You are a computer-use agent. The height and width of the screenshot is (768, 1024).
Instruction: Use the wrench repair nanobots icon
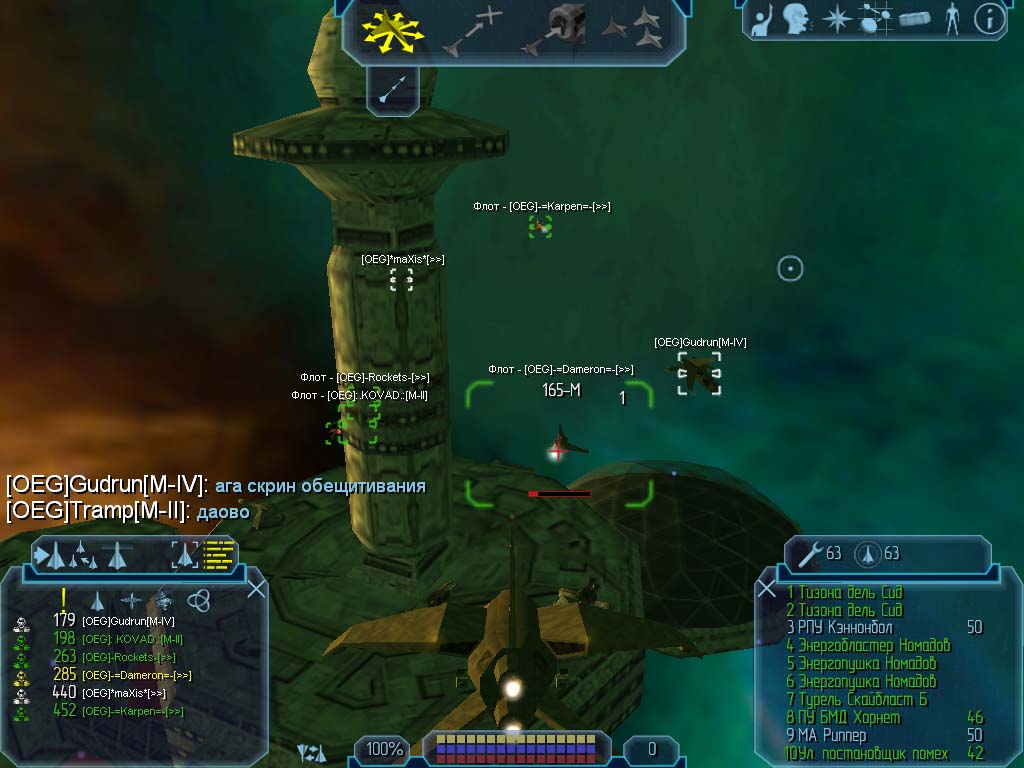tap(807, 553)
